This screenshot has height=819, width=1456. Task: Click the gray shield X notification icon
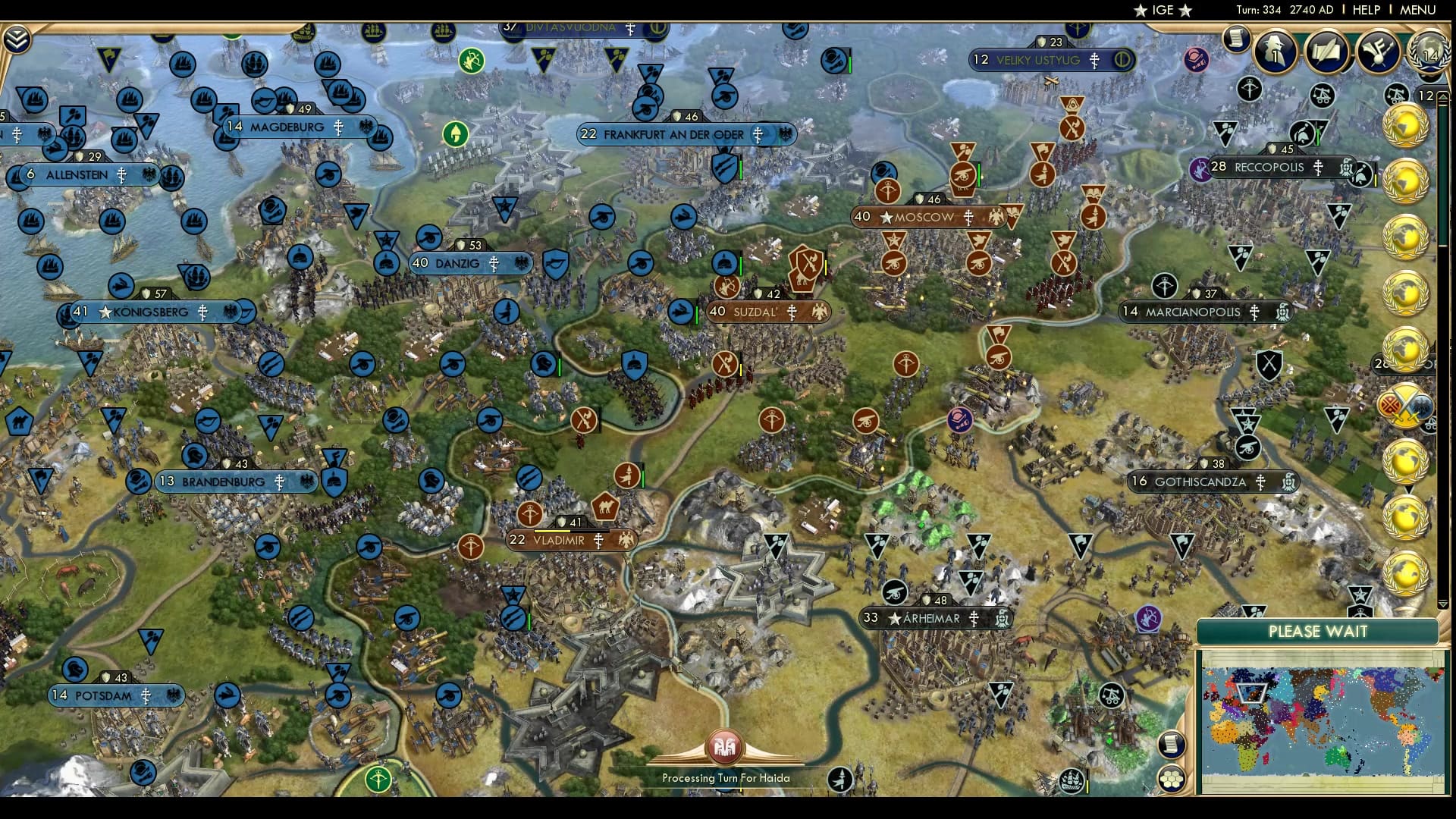point(1270,366)
